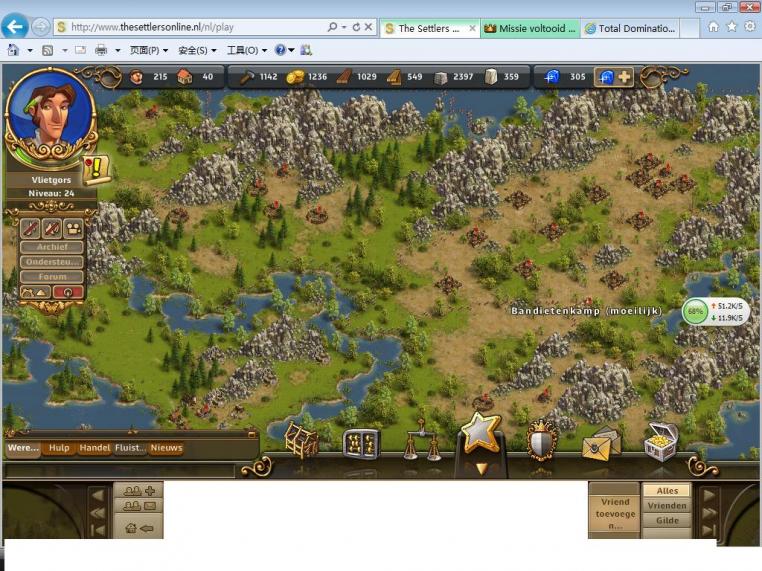Open the Archief button
This screenshot has height=571, width=762.
tap(52, 247)
